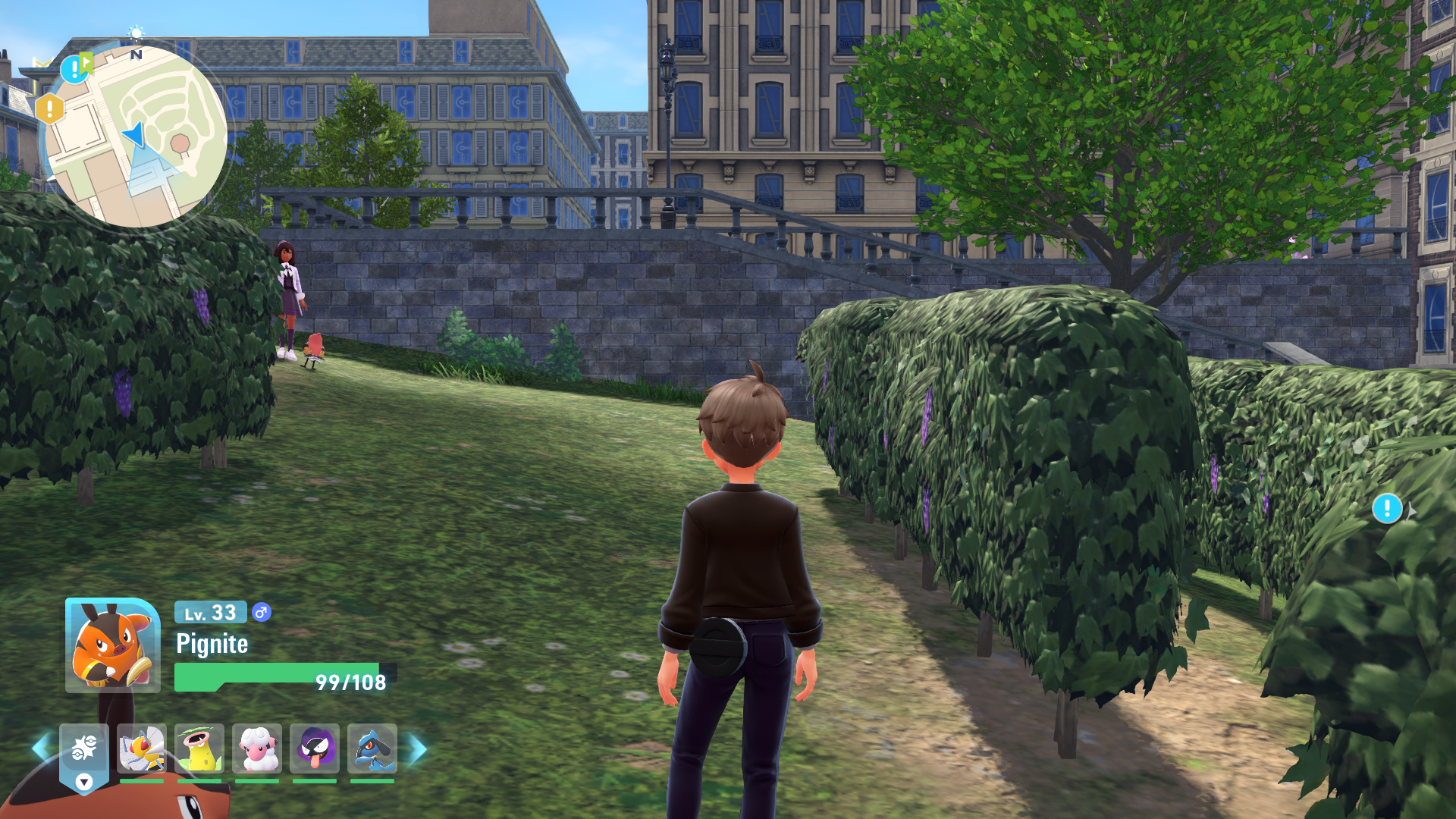Switch to Gastly in the party bar

click(x=315, y=749)
